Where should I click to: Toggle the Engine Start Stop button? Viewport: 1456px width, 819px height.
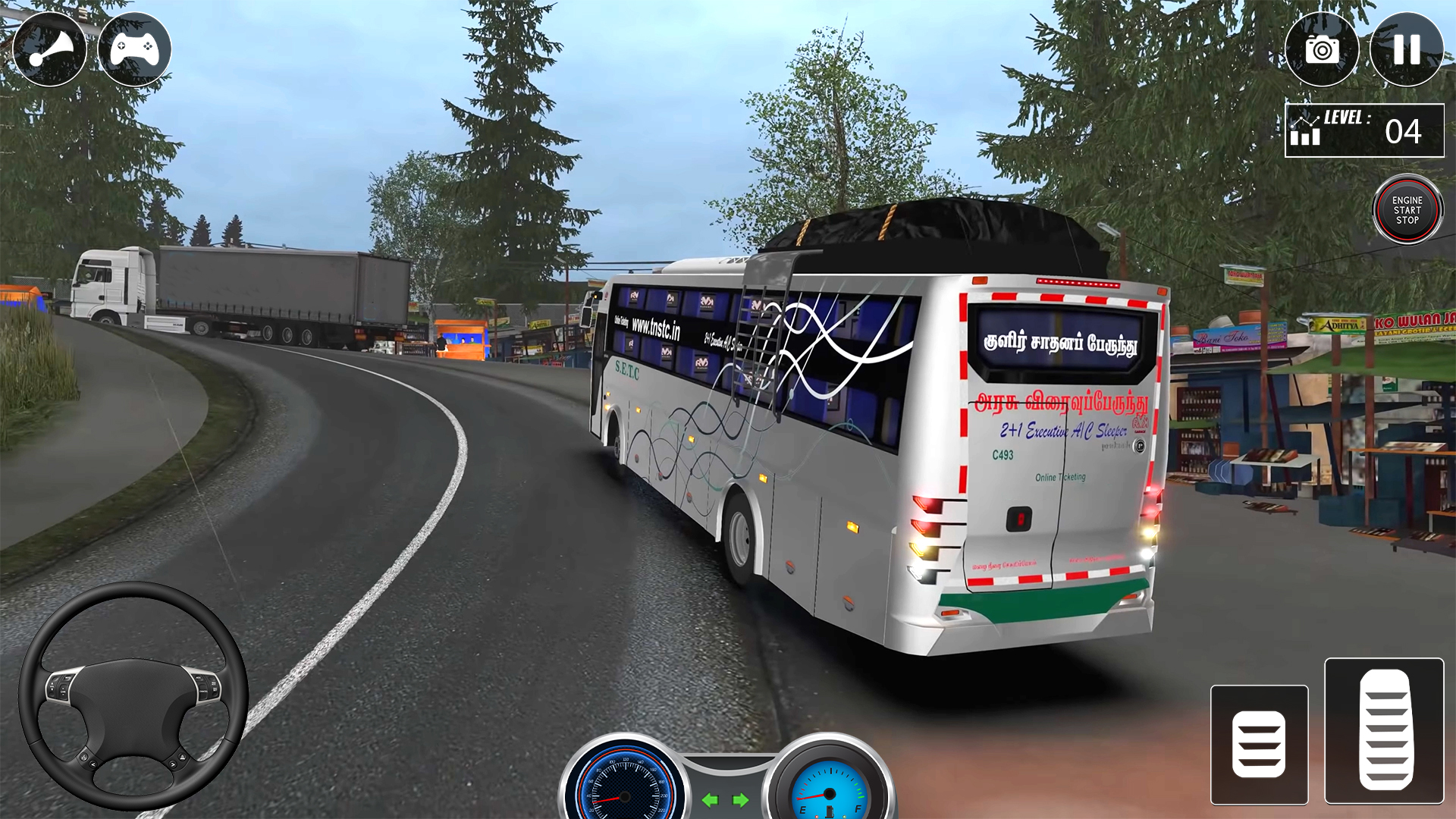(1407, 210)
